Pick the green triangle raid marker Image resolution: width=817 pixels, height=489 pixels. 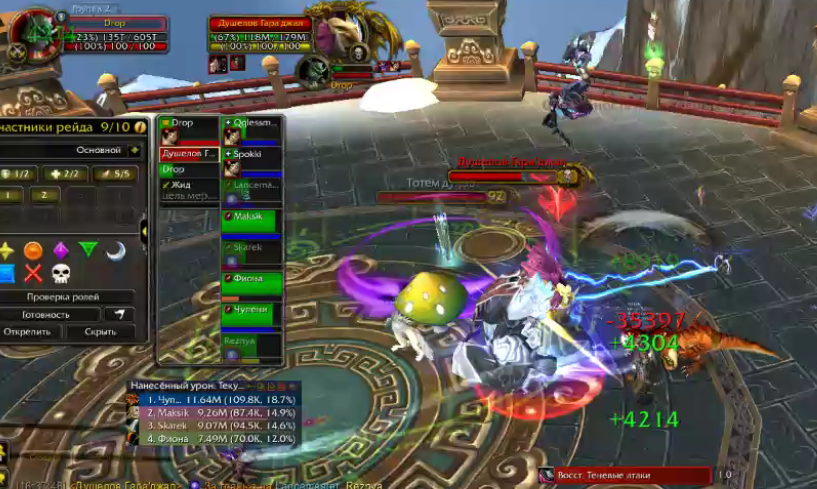(x=89, y=249)
